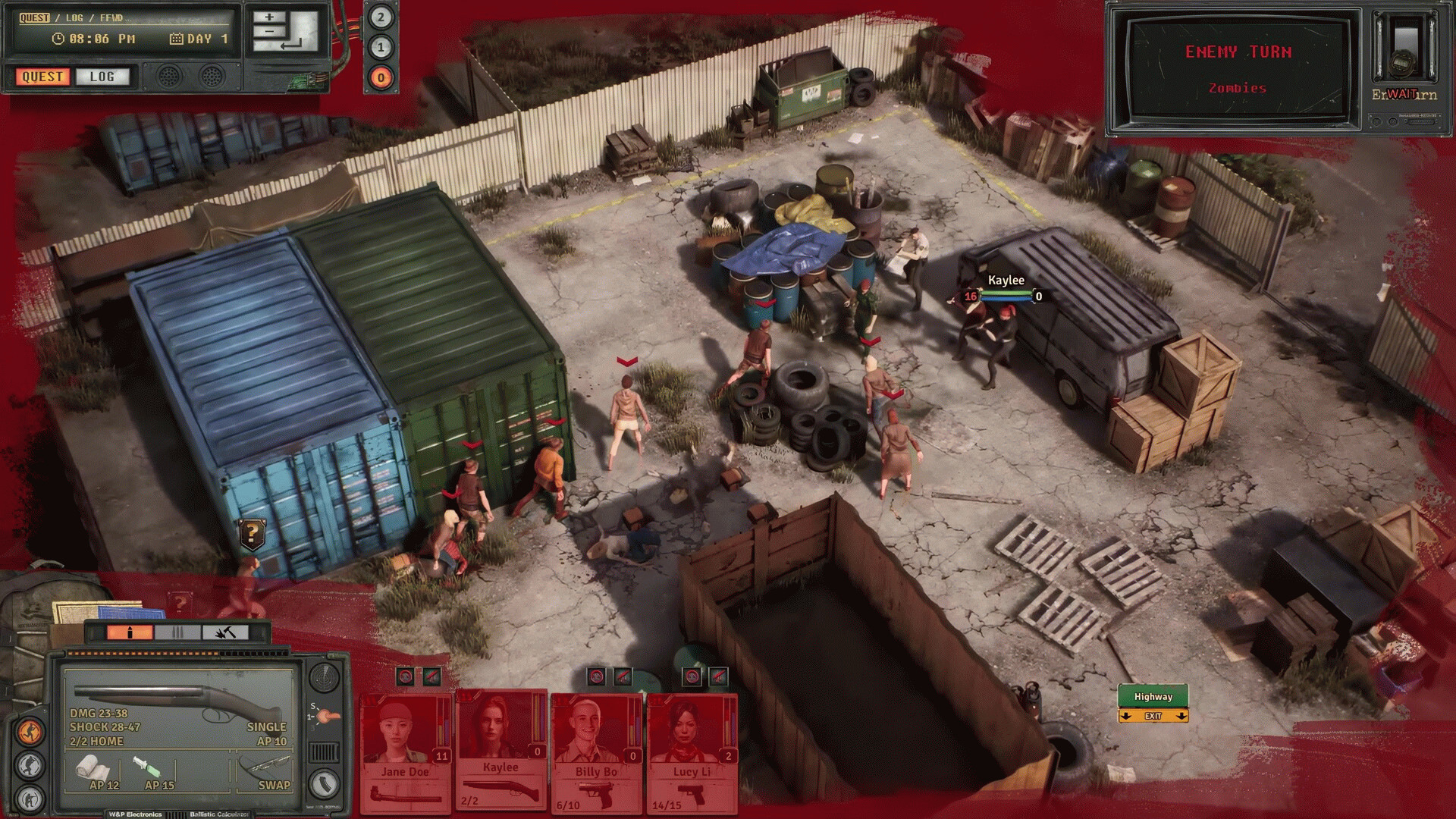
Task: Select the round speed button labelled 2
Action: tap(381, 17)
